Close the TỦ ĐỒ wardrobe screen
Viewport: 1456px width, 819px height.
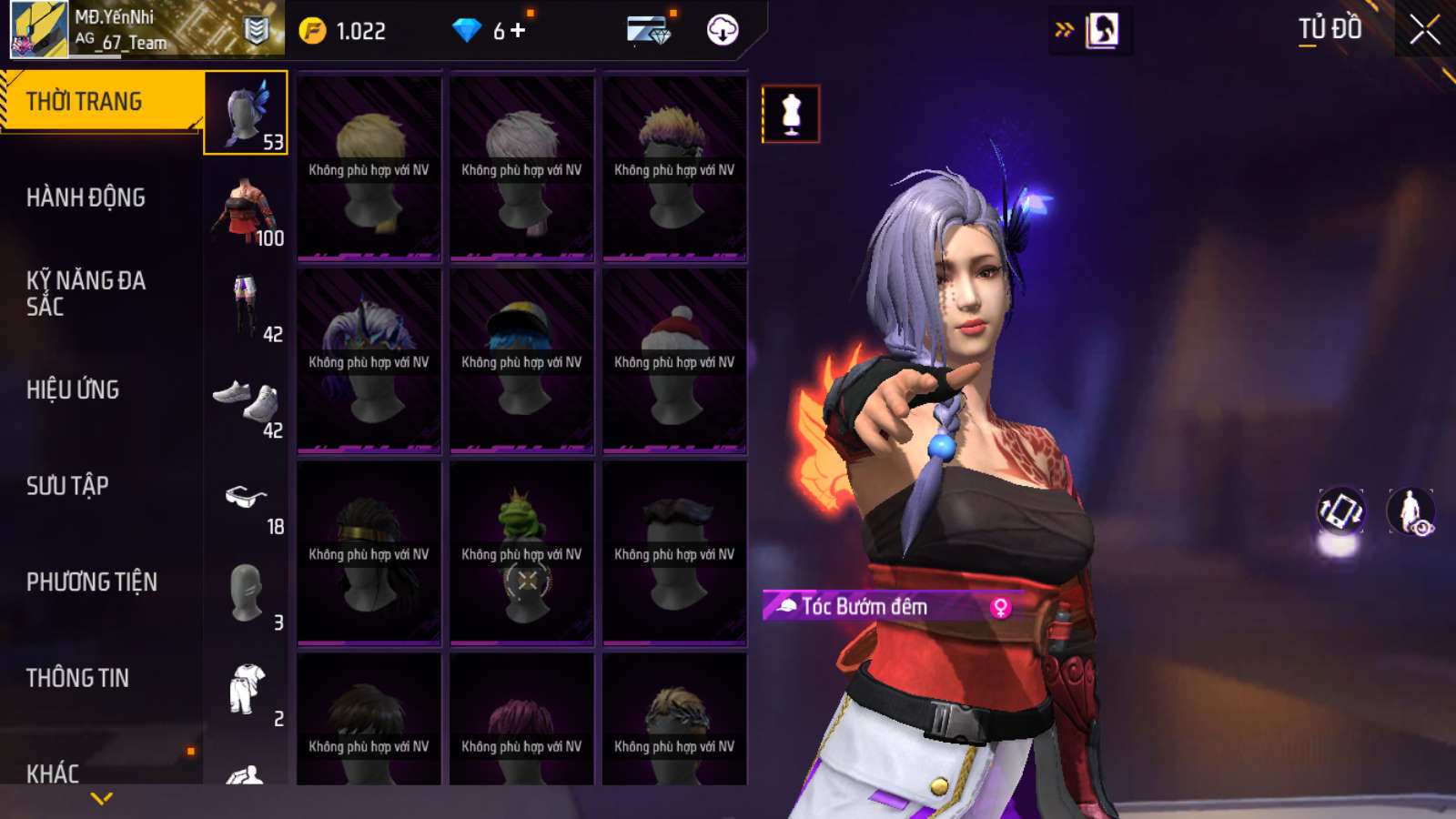(x=1424, y=29)
